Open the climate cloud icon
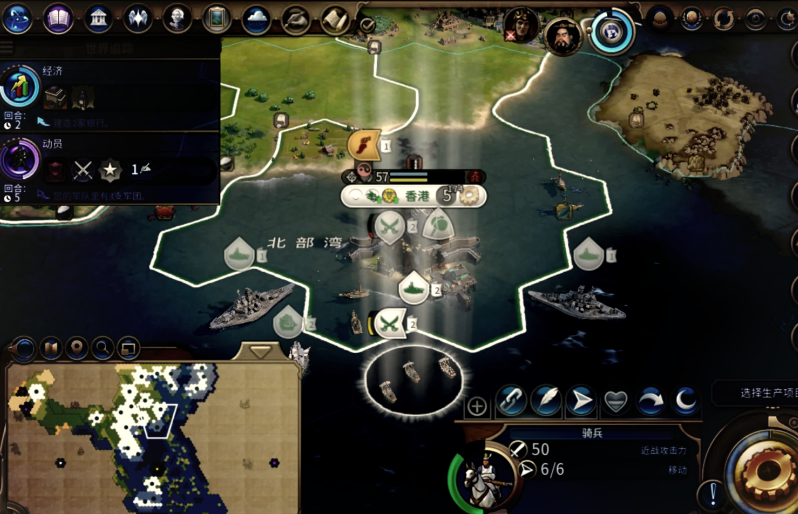Image resolution: width=798 pixels, height=514 pixels. point(257,18)
